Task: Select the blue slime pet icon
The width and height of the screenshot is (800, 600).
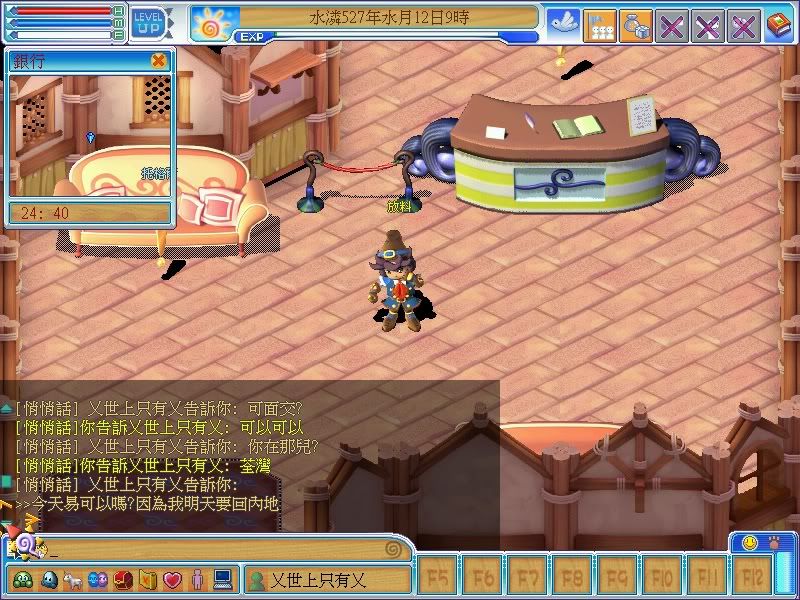Action: pos(49,579)
